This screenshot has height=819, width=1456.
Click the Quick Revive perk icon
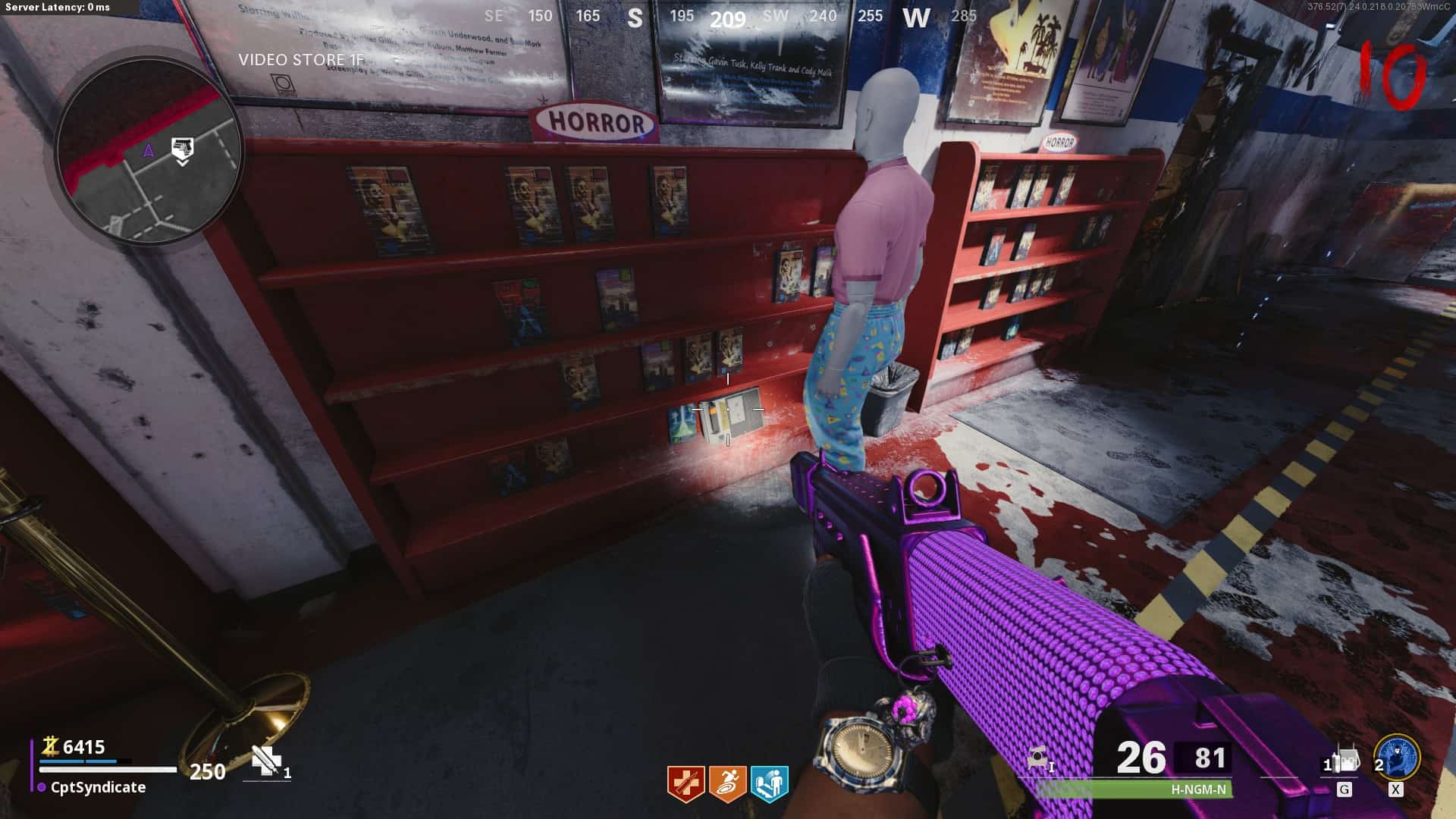click(x=686, y=783)
